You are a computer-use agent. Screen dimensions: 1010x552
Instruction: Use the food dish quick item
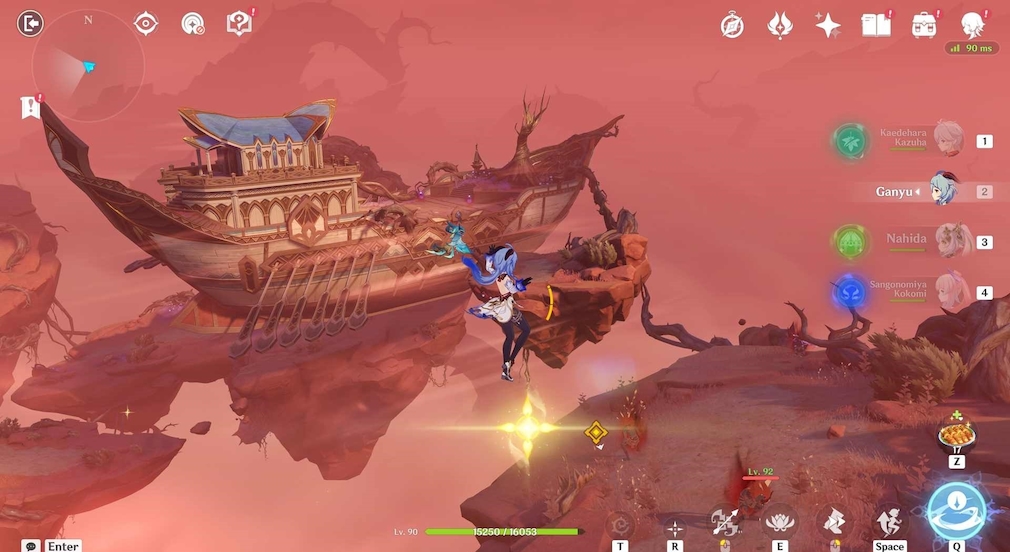tap(955, 436)
